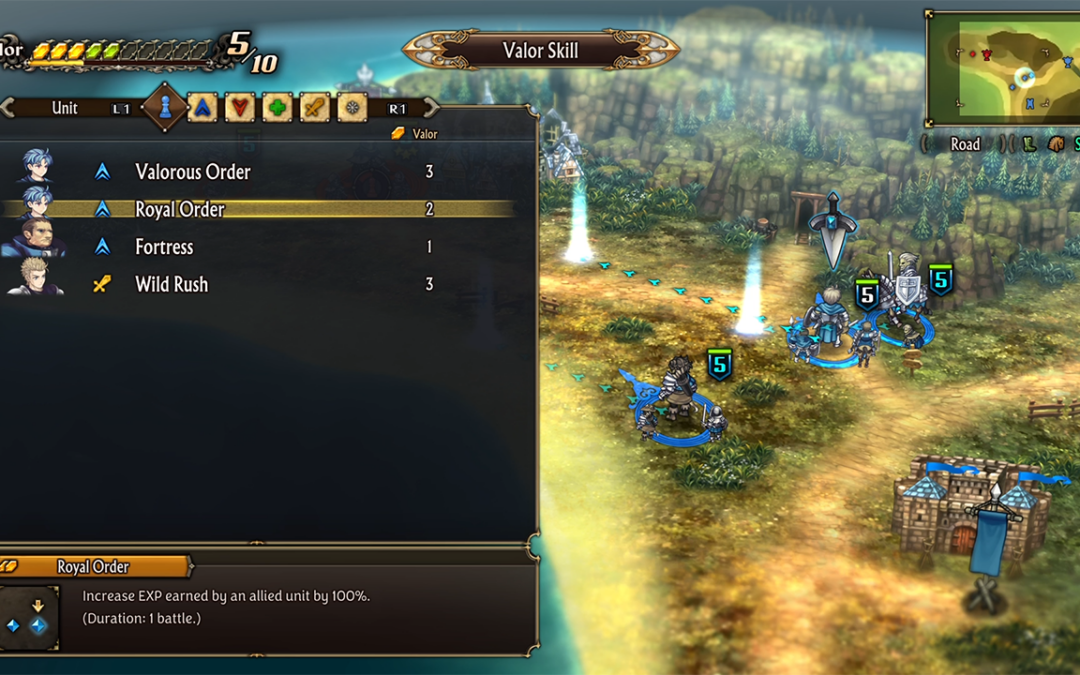Switch to the red down-arrow debuff tab
Image resolution: width=1080 pixels, height=675 pixels.
[240, 108]
